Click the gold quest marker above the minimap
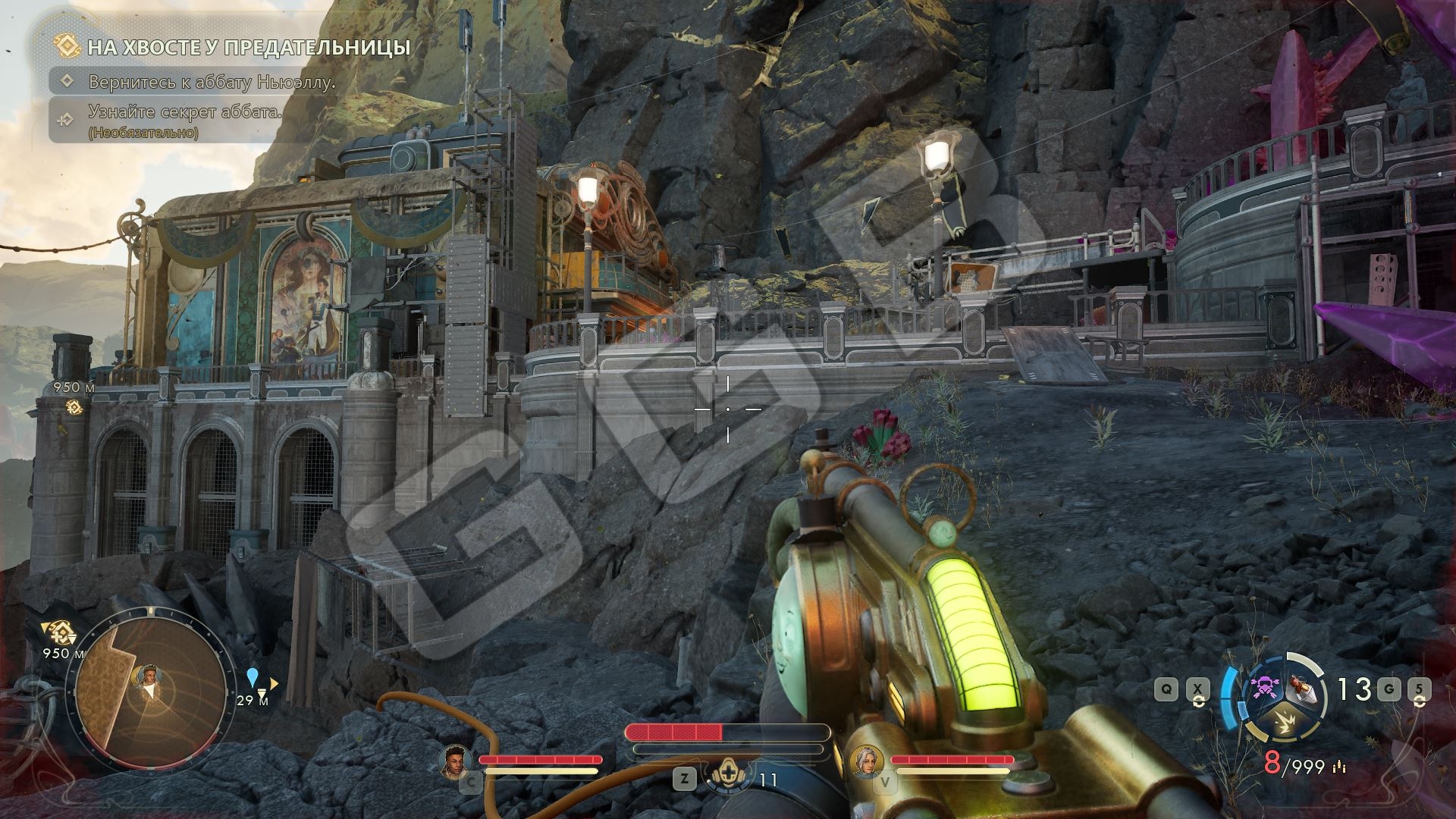The width and height of the screenshot is (1456, 819). 57,629
